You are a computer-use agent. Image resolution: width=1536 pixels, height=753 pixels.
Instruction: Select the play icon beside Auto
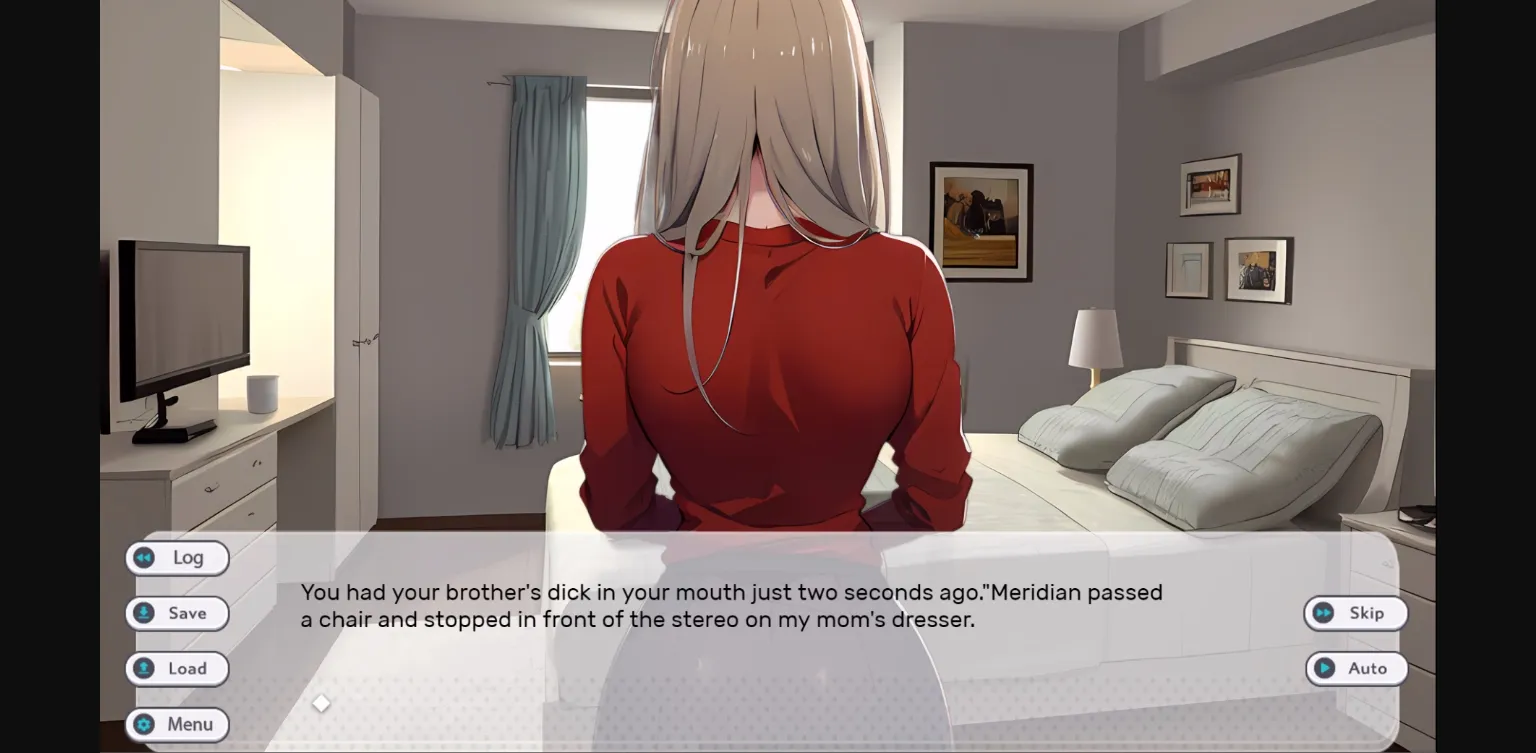pyautogui.click(x=1325, y=668)
